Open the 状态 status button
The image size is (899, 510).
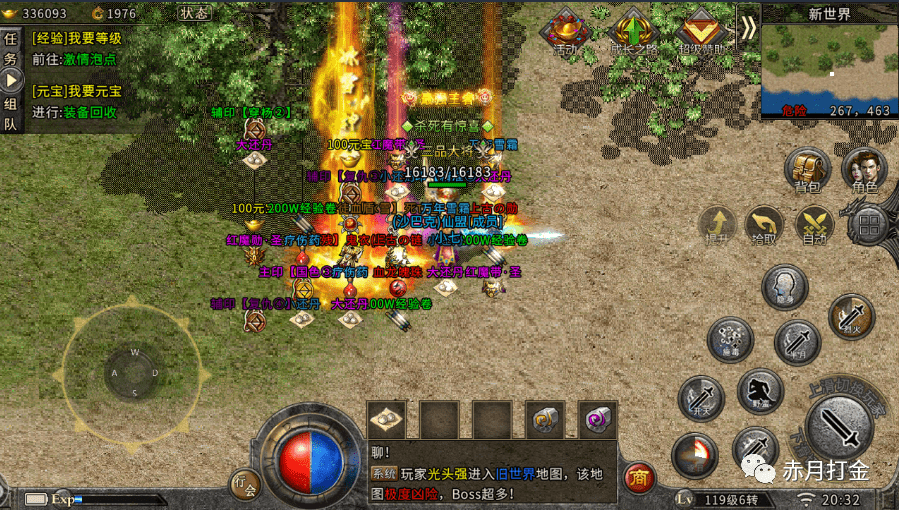point(195,14)
